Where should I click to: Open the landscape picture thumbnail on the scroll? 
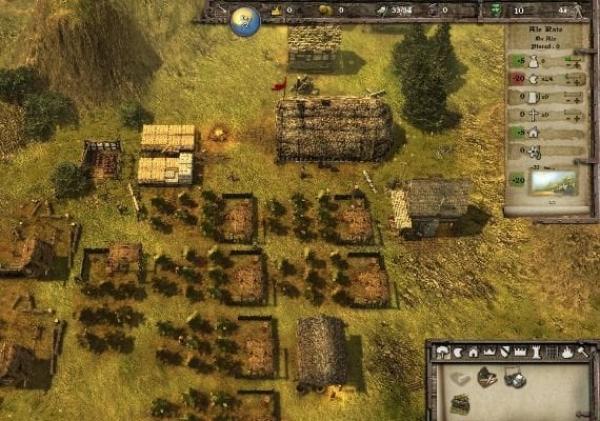pos(552,182)
